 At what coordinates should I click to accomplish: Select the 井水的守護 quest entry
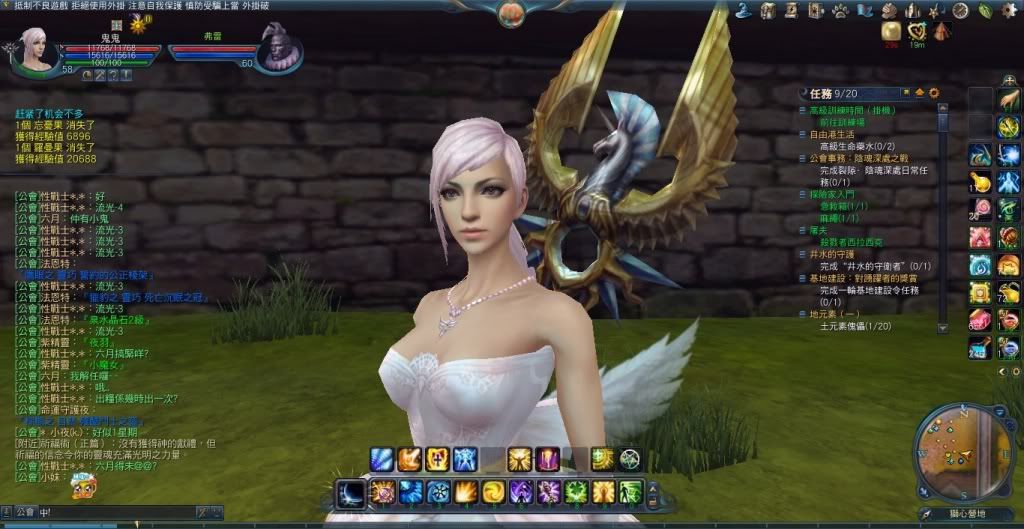click(x=831, y=254)
